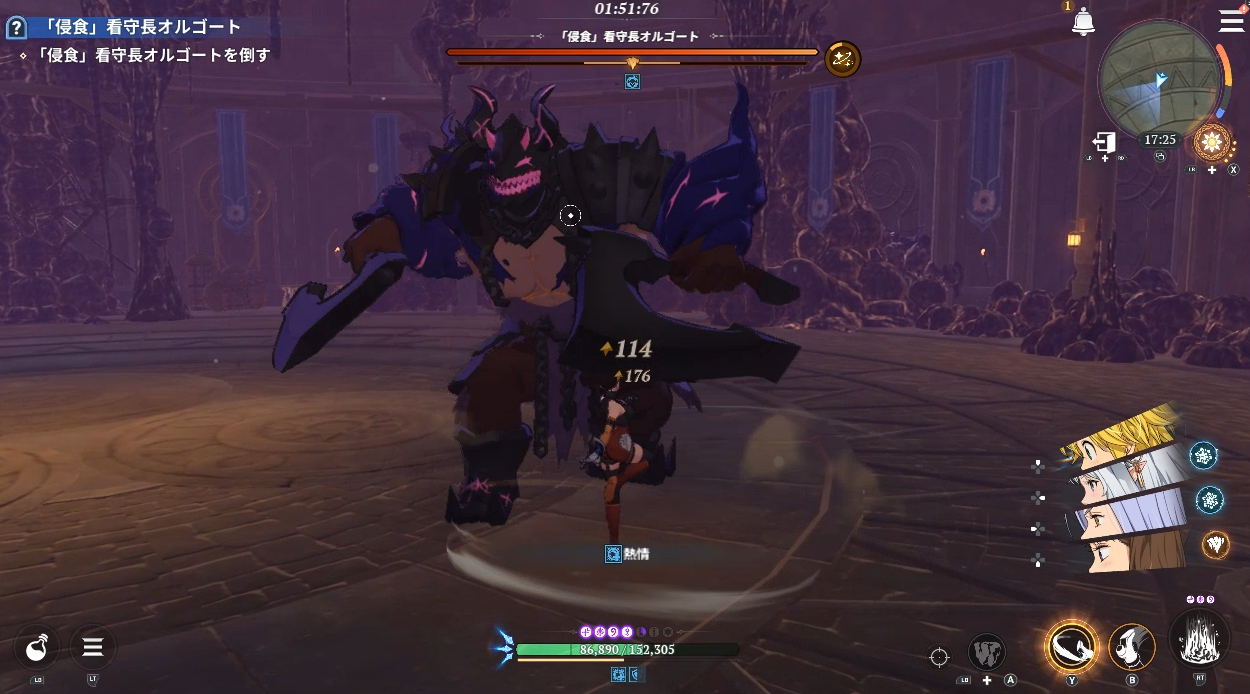
Task: Activate the glowing sun burst skill
Action: coord(1213,141)
